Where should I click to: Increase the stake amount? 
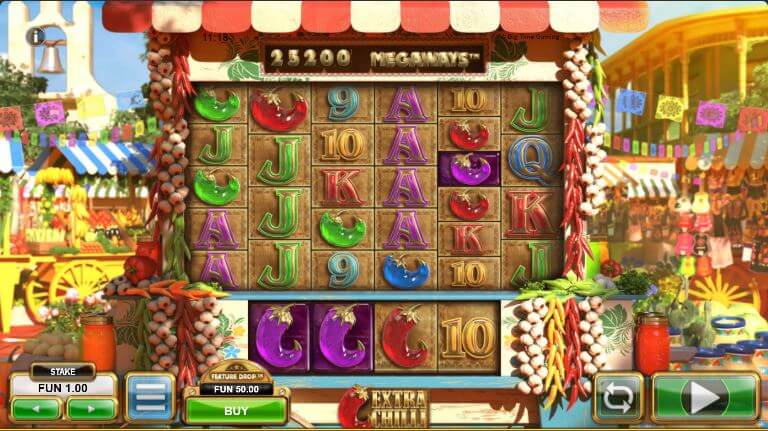click(x=91, y=408)
